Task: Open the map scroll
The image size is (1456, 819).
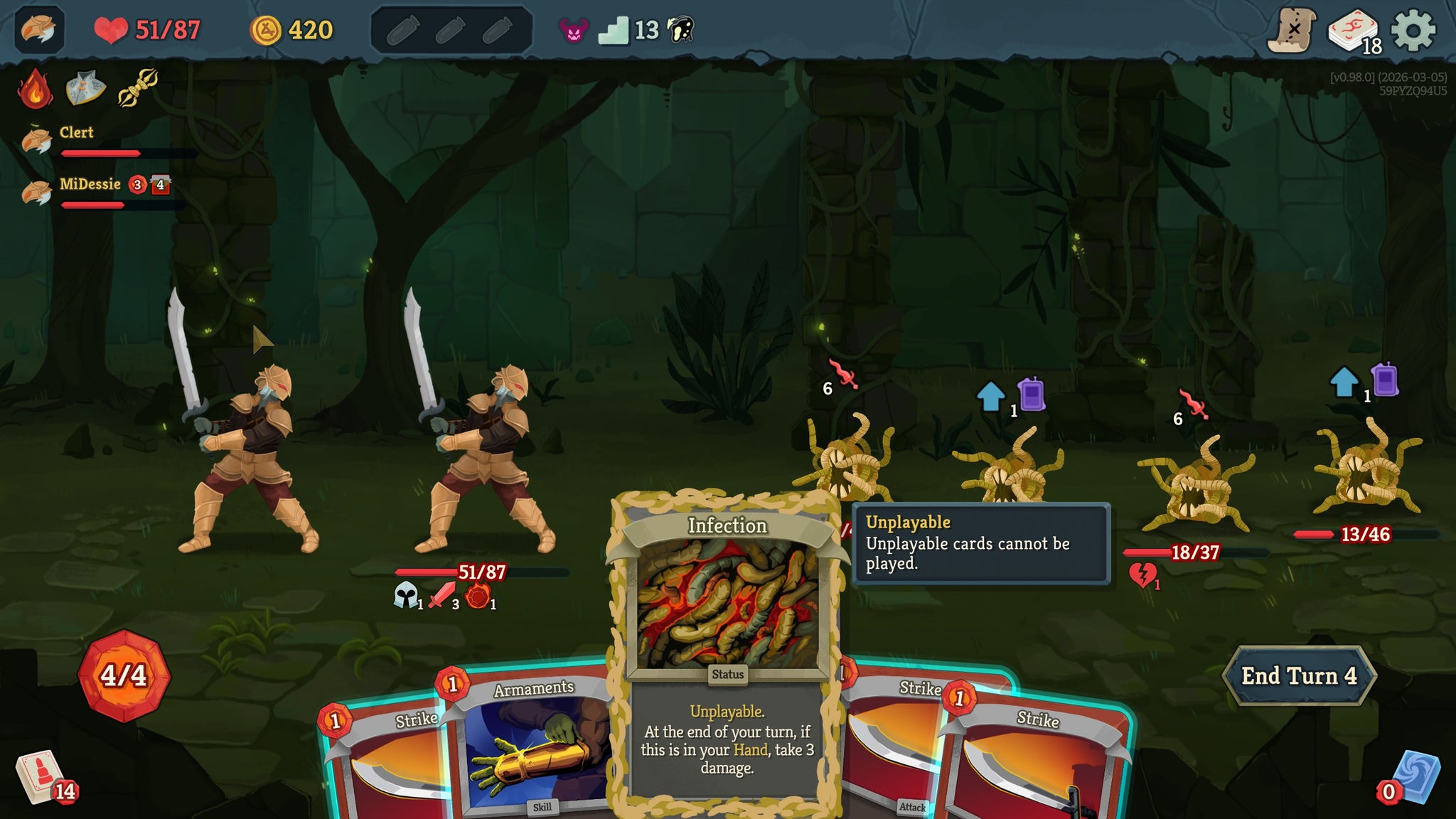Action: 1291,31
